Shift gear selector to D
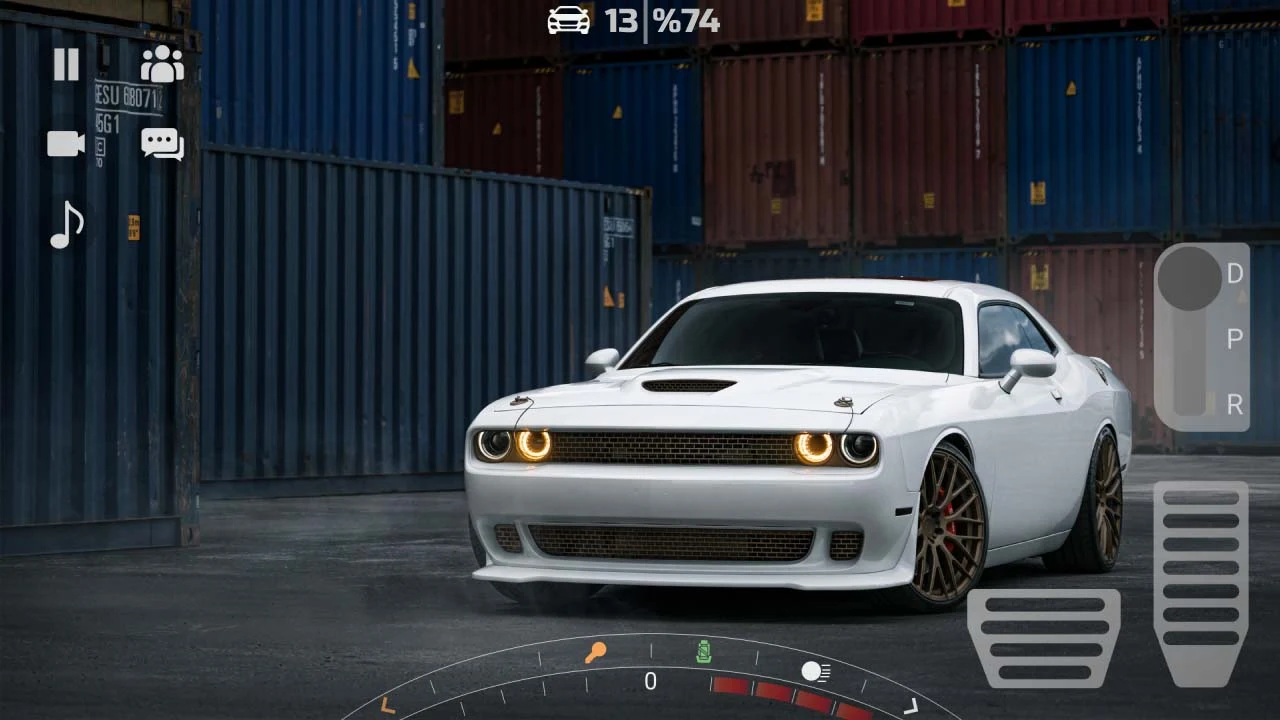The height and width of the screenshot is (720, 1280). coord(1235,273)
